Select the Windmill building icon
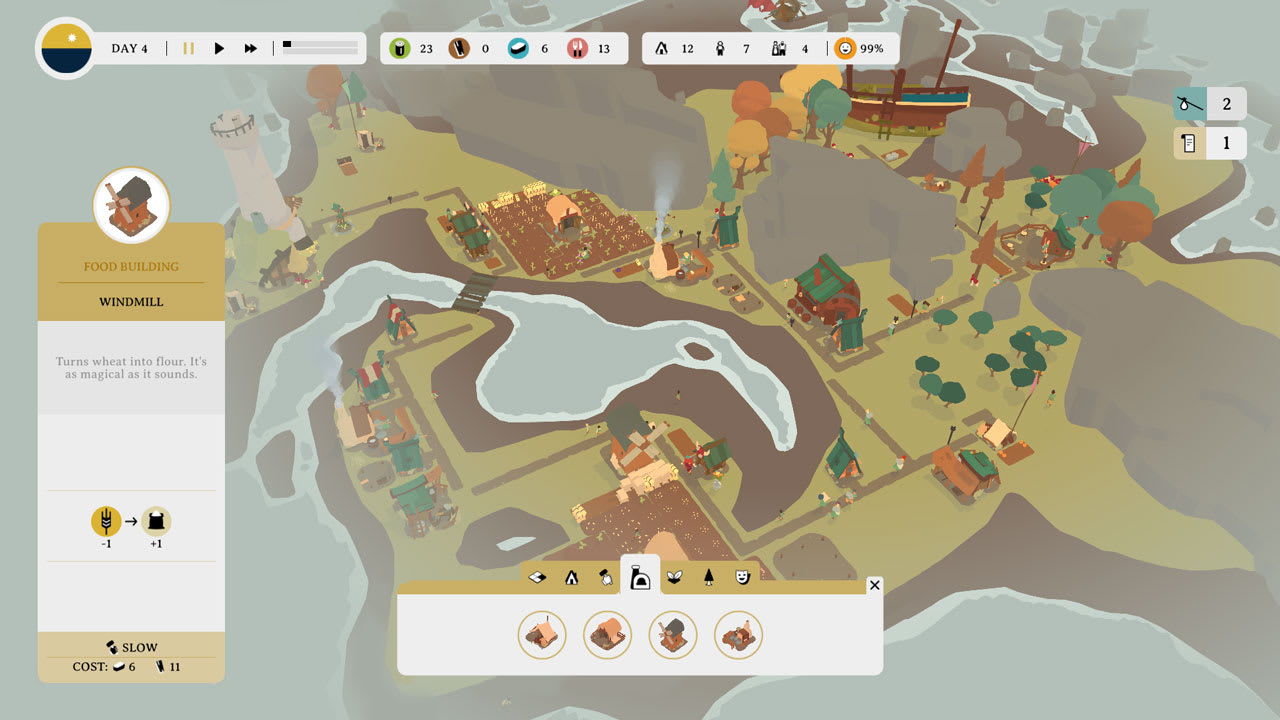The height and width of the screenshot is (720, 1280). 673,635
